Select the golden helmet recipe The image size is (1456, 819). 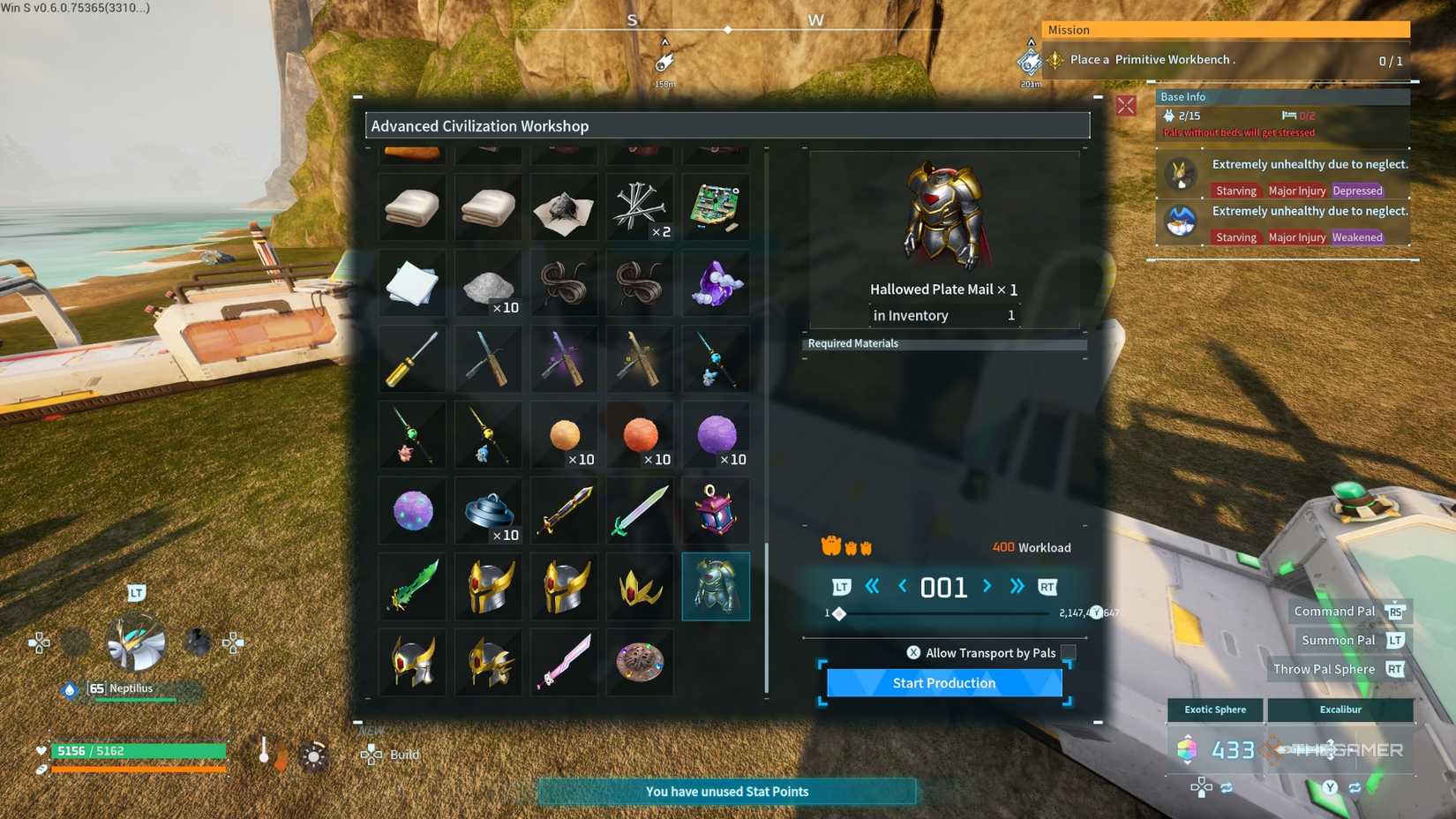(x=488, y=586)
